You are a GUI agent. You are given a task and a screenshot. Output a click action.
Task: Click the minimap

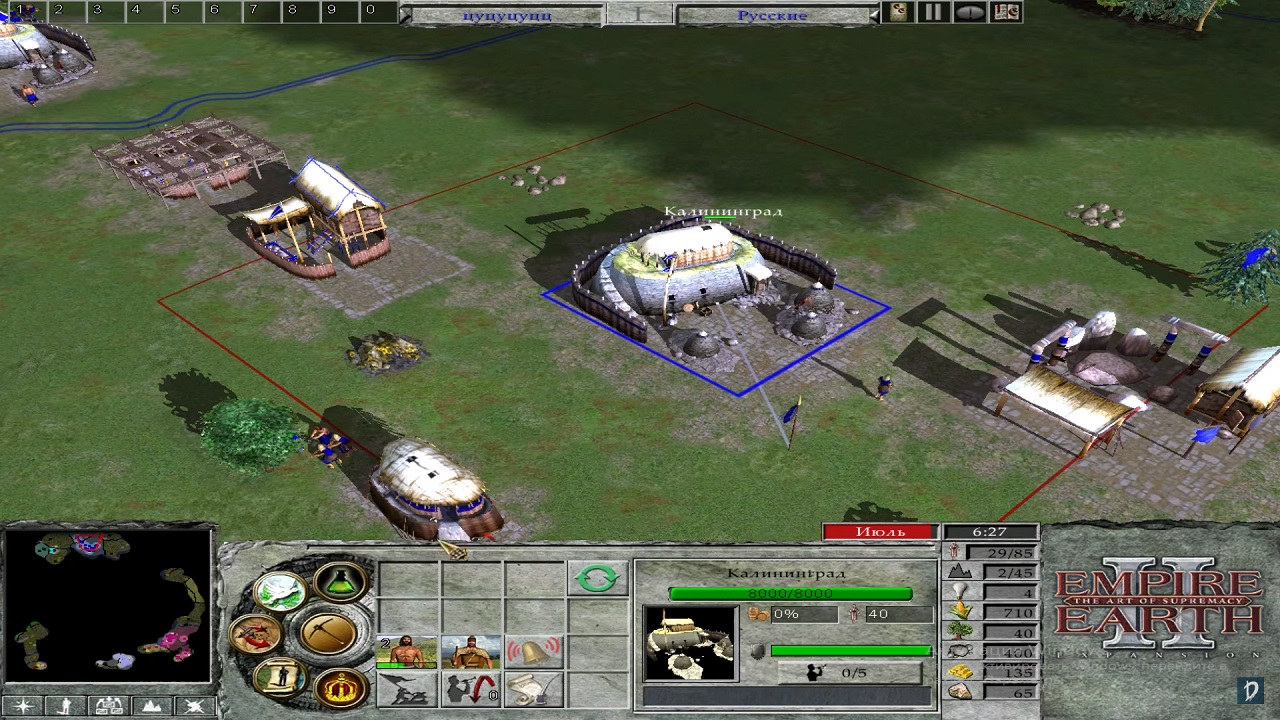[x=108, y=606]
